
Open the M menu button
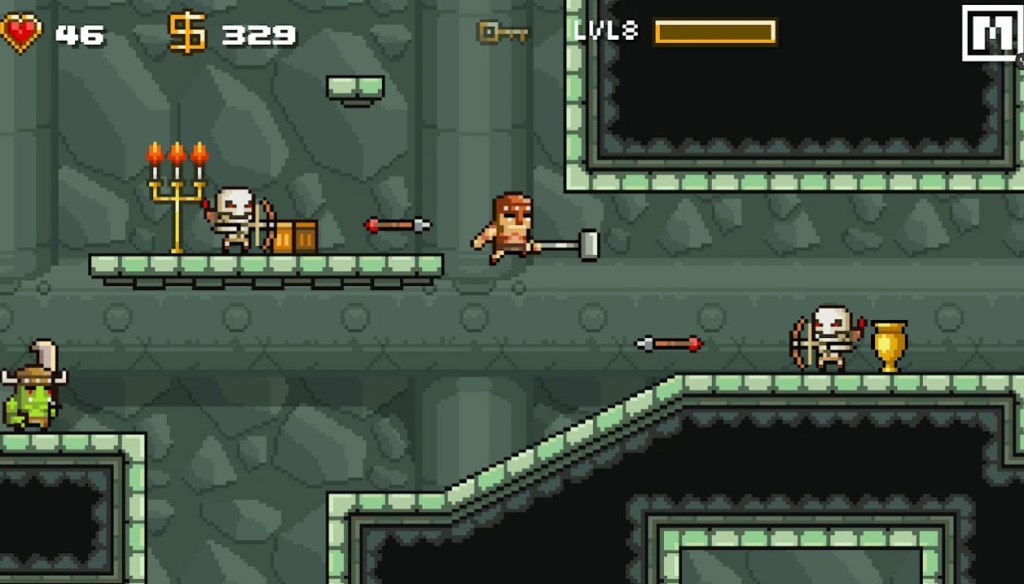pyautogui.click(x=990, y=33)
